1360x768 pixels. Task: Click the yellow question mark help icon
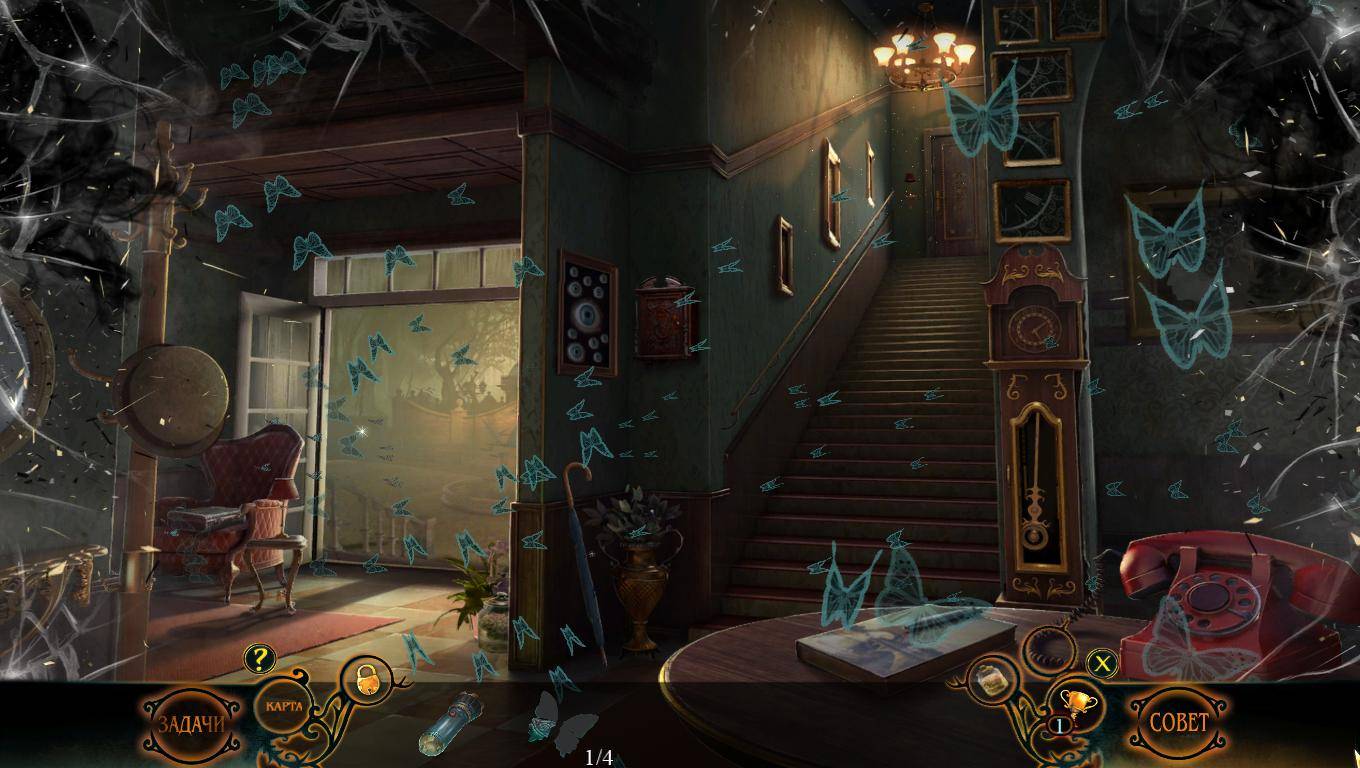pos(259,658)
